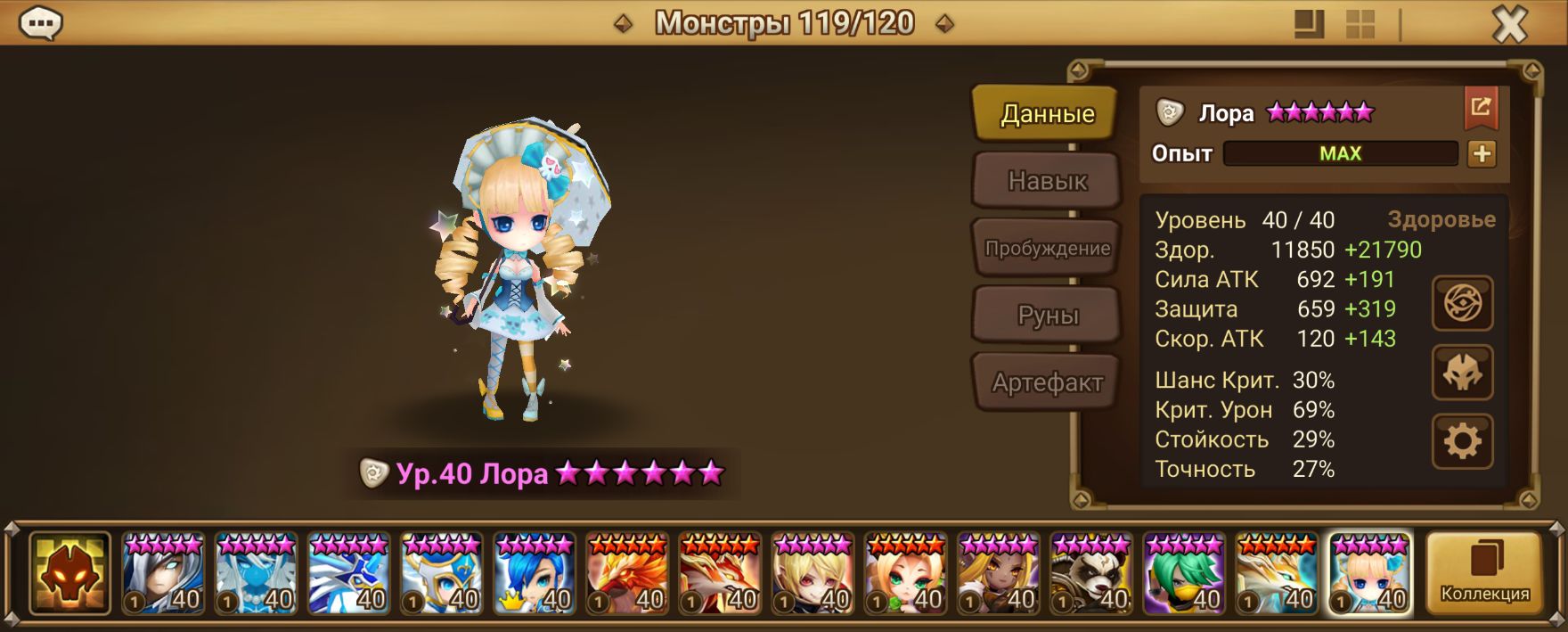Close the monsters screen with the X

1509,25
